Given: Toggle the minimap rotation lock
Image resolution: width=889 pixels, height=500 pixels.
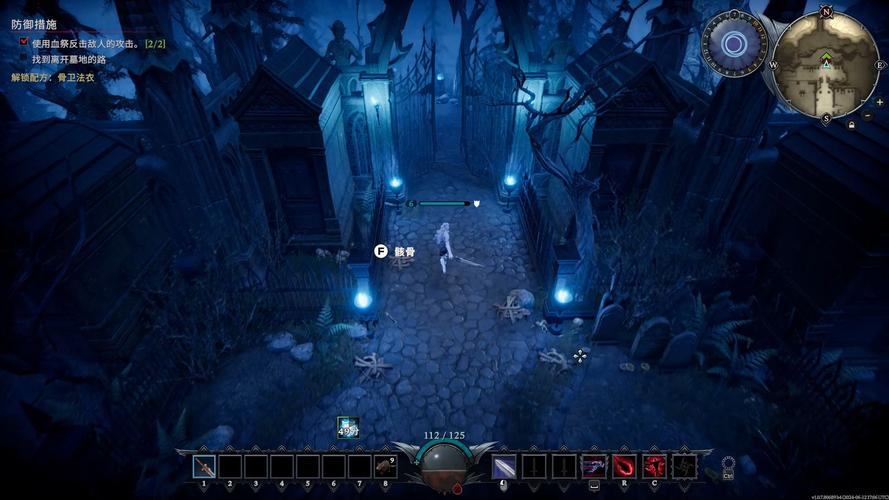Looking at the screenshot, I should pyautogui.click(x=851, y=125).
